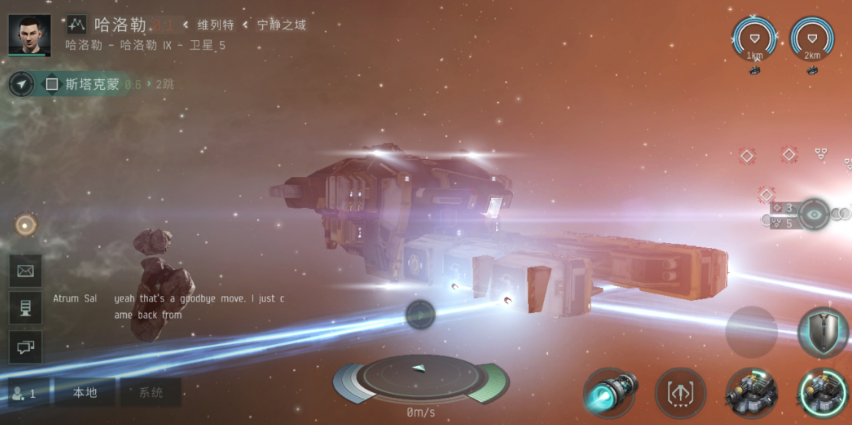
Task: Toggle the 斯塔克蒙 destination checkbox
Action: point(52,84)
